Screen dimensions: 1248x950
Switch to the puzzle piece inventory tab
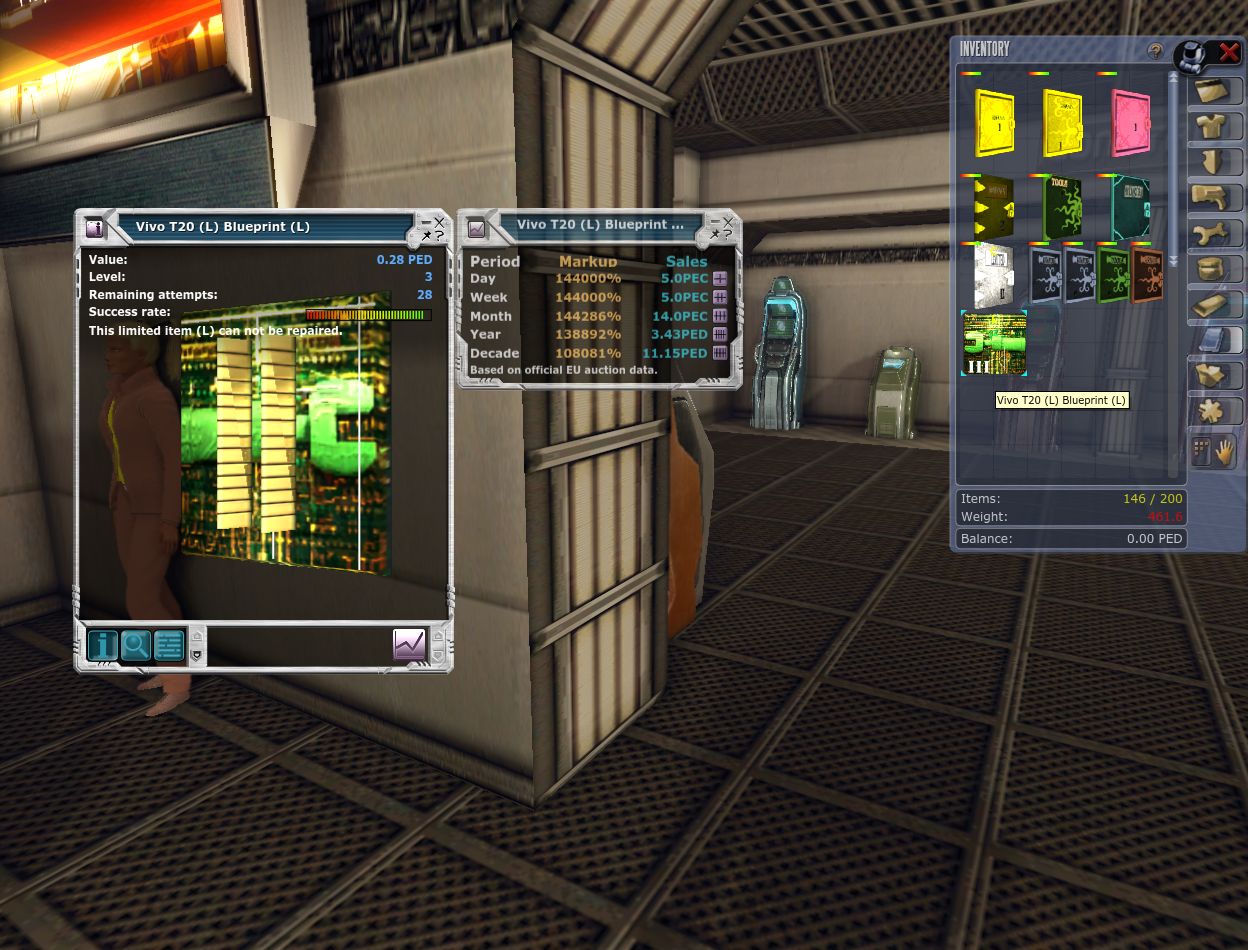tap(1214, 412)
